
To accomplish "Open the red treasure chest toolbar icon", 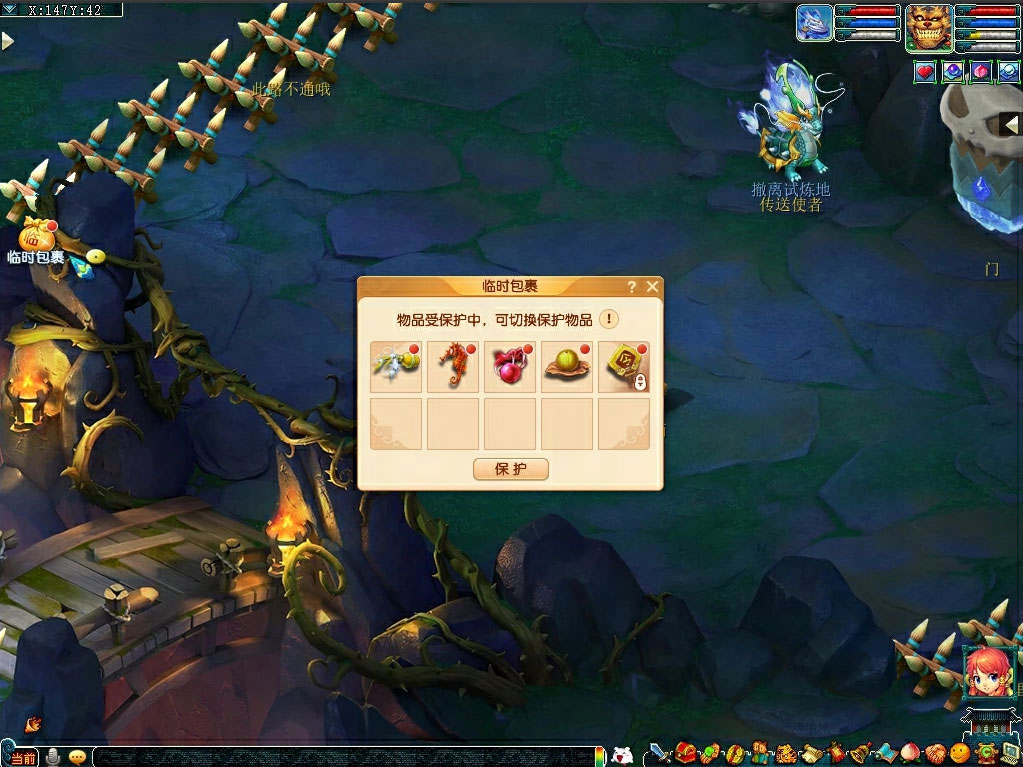I will (x=685, y=753).
